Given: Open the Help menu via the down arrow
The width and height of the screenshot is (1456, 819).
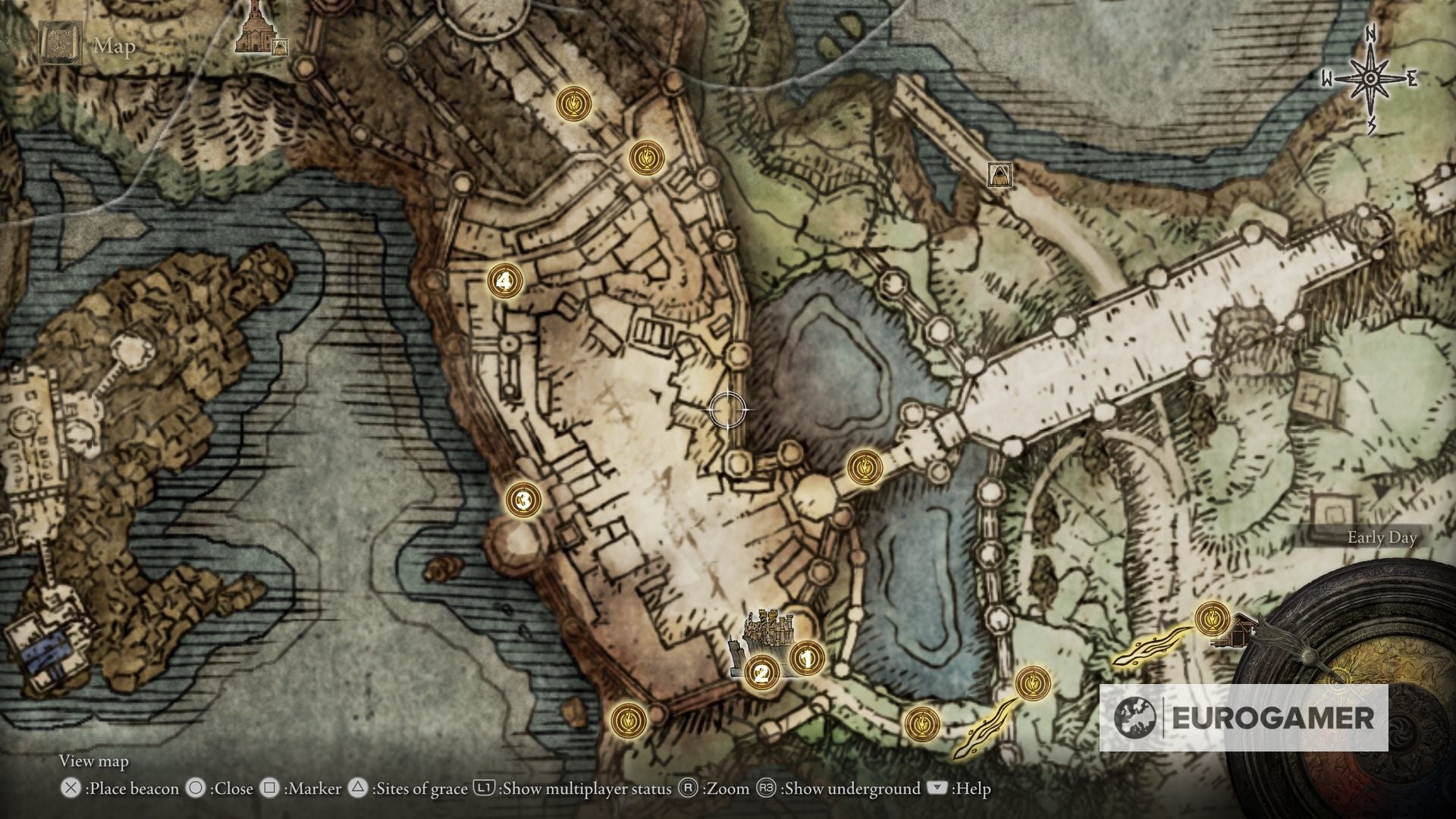Looking at the screenshot, I should click(936, 789).
